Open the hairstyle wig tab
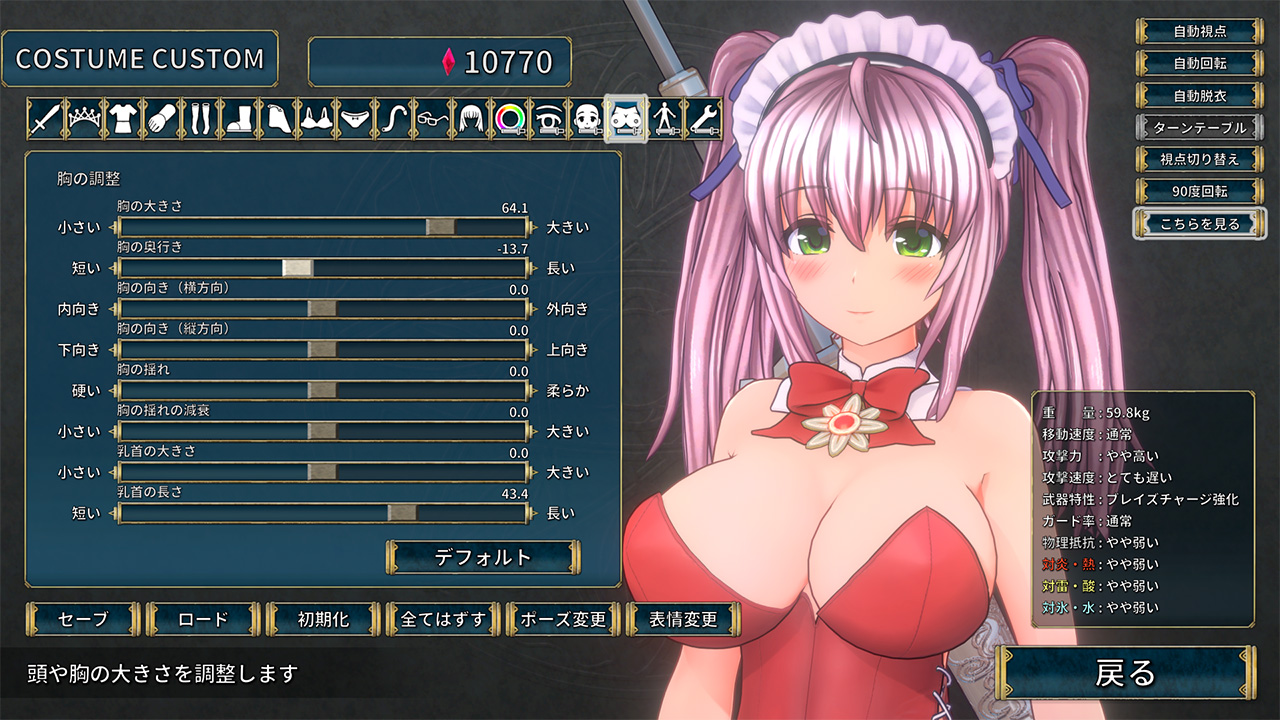1280x720 pixels. point(472,120)
